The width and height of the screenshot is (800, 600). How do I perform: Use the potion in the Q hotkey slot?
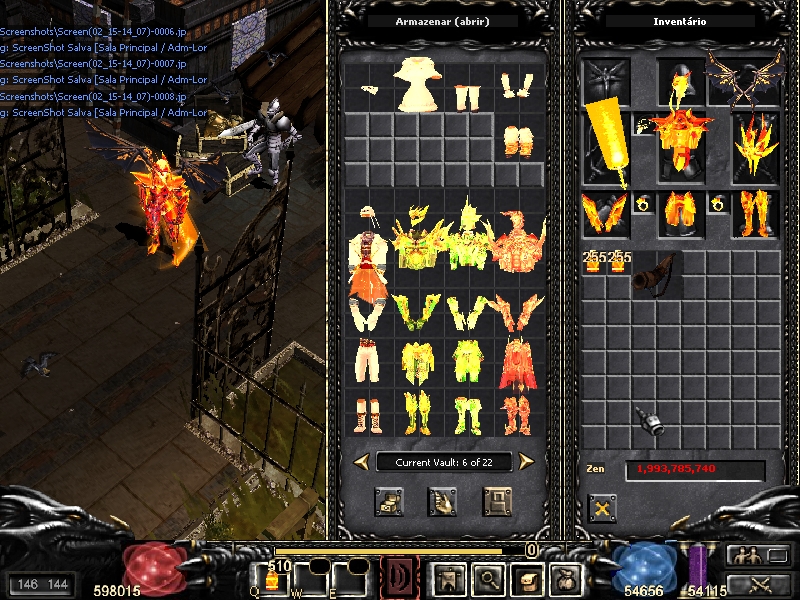[x=271, y=581]
